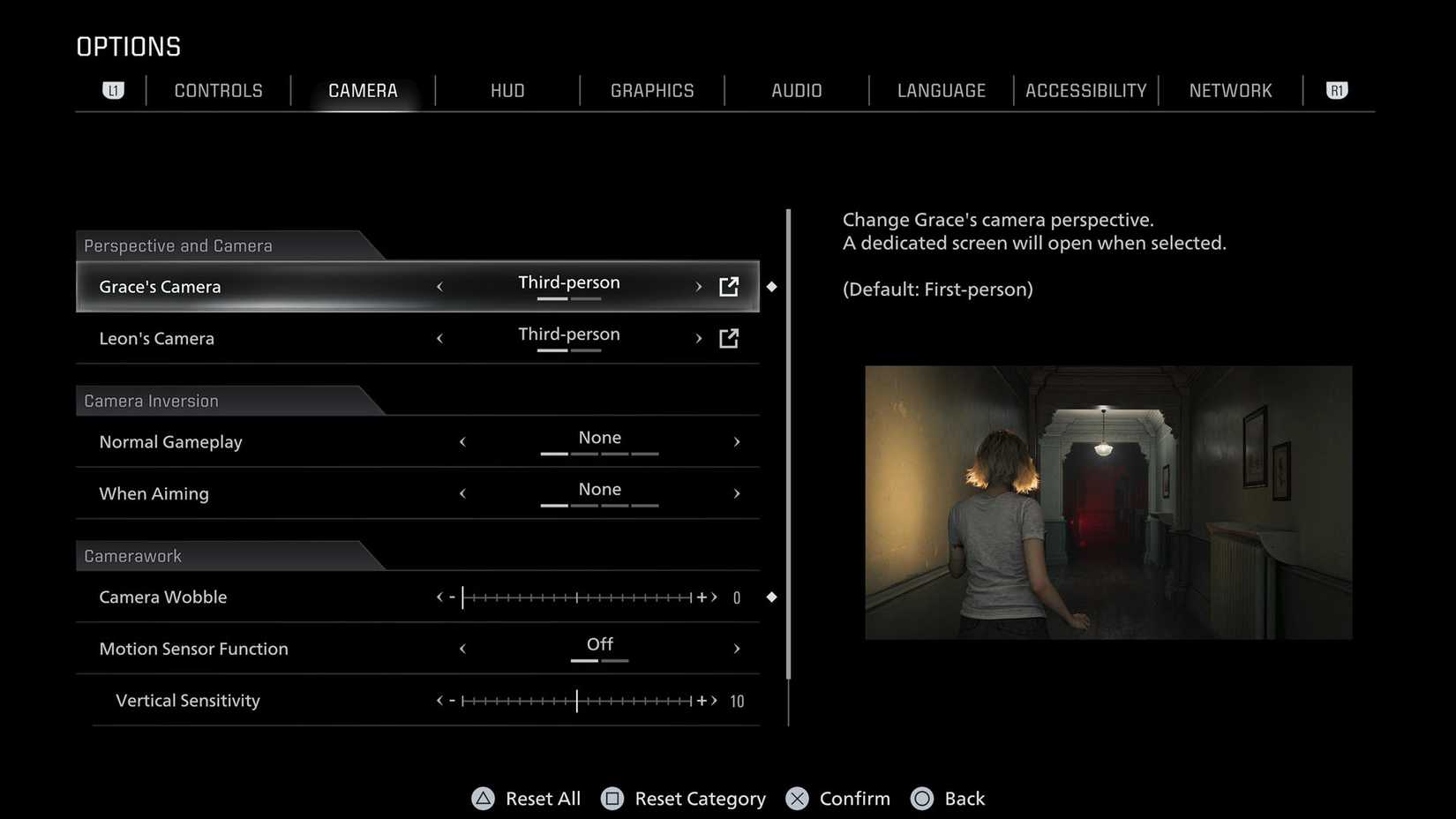This screenshot has height=819, width=1456.
Task: Toggle Motion Sensor Function setting
Action: [599, 645]
